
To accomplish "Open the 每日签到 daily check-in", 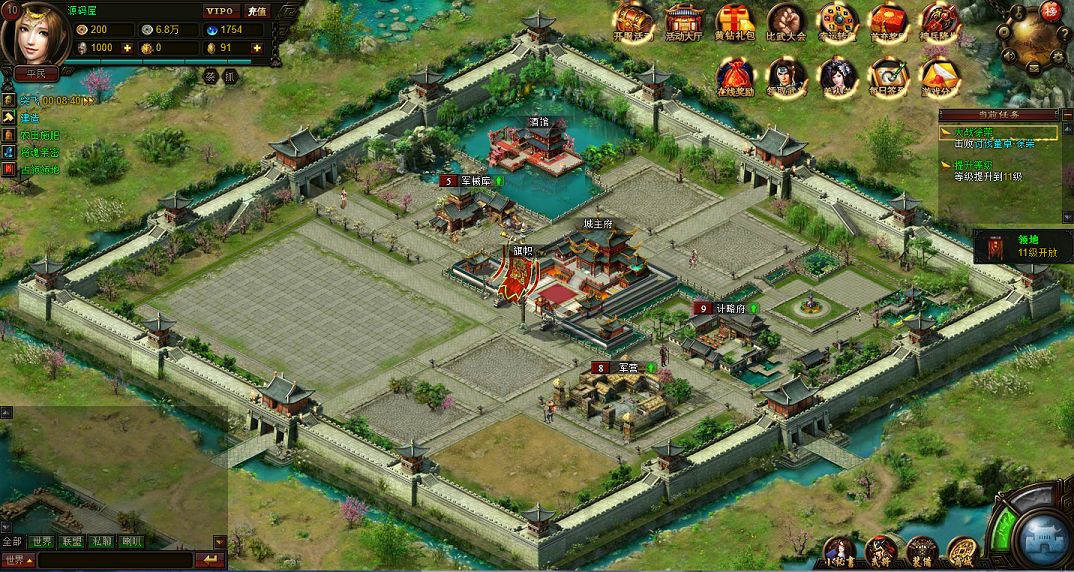I will click(x=889, y=76).
